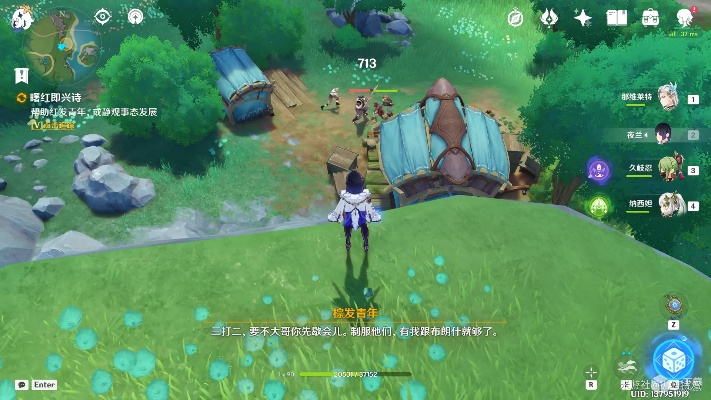Image resolution: width=711 pixels, height=400 pixels.
Task: Open the chat box icon
Action: (x=21, y=384)
